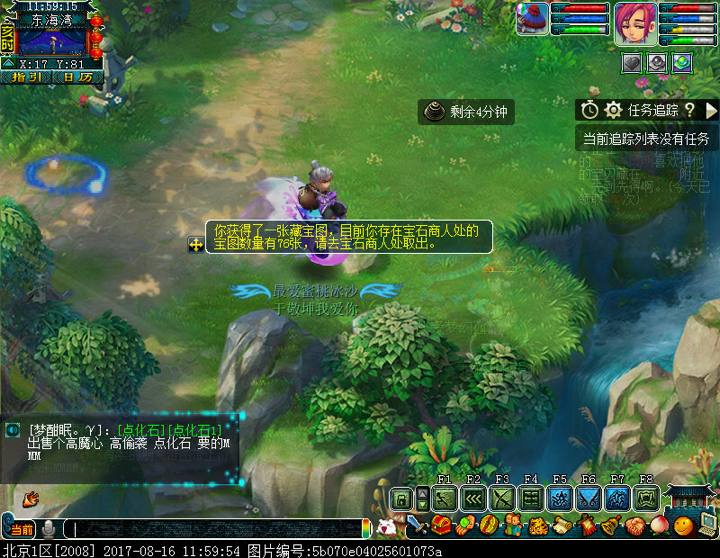Click the gray heart status icon
The height and width of the screenshot is (558, 720).
point(633,62)
